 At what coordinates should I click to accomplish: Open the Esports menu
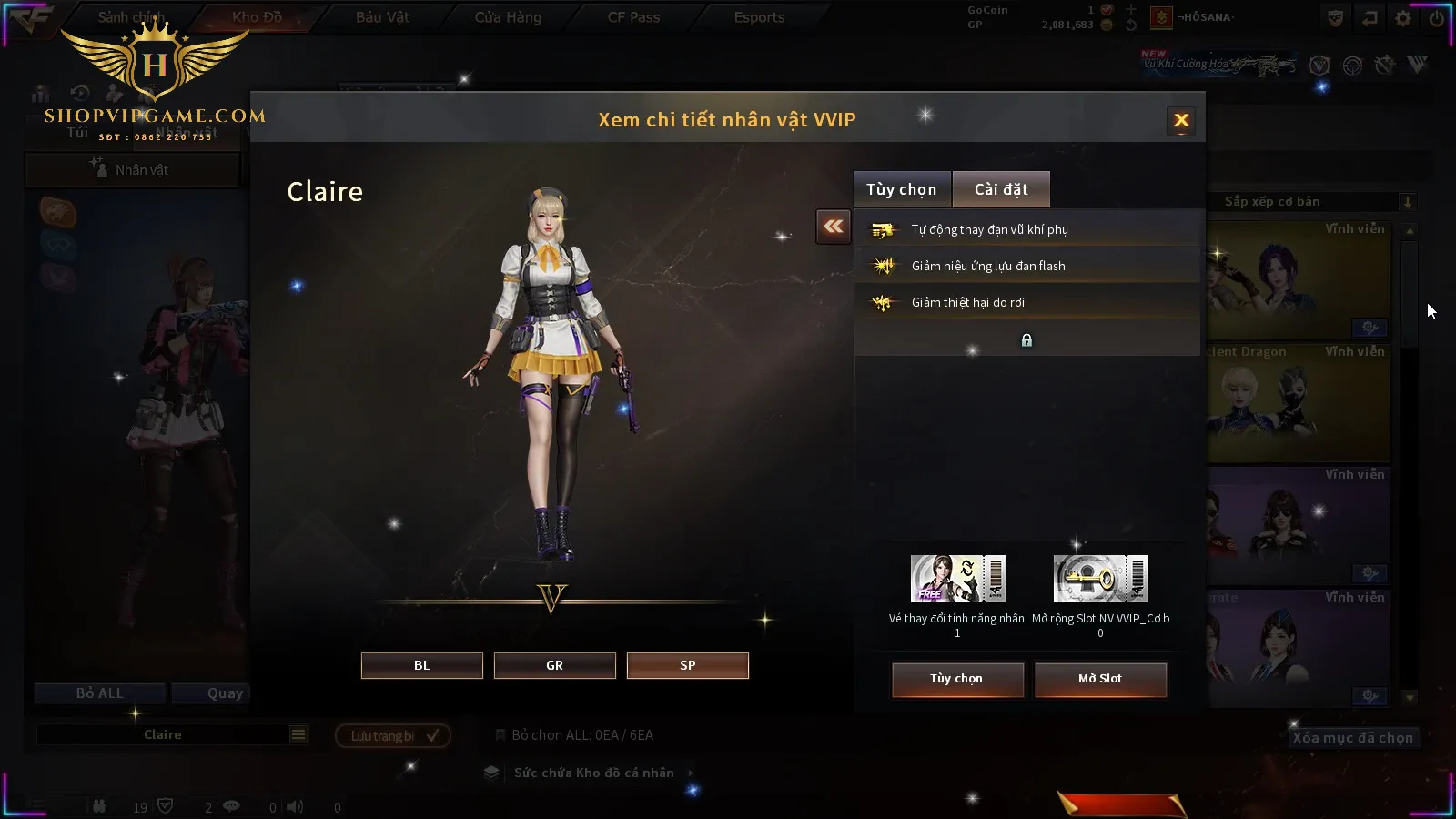tap(759, 17)
